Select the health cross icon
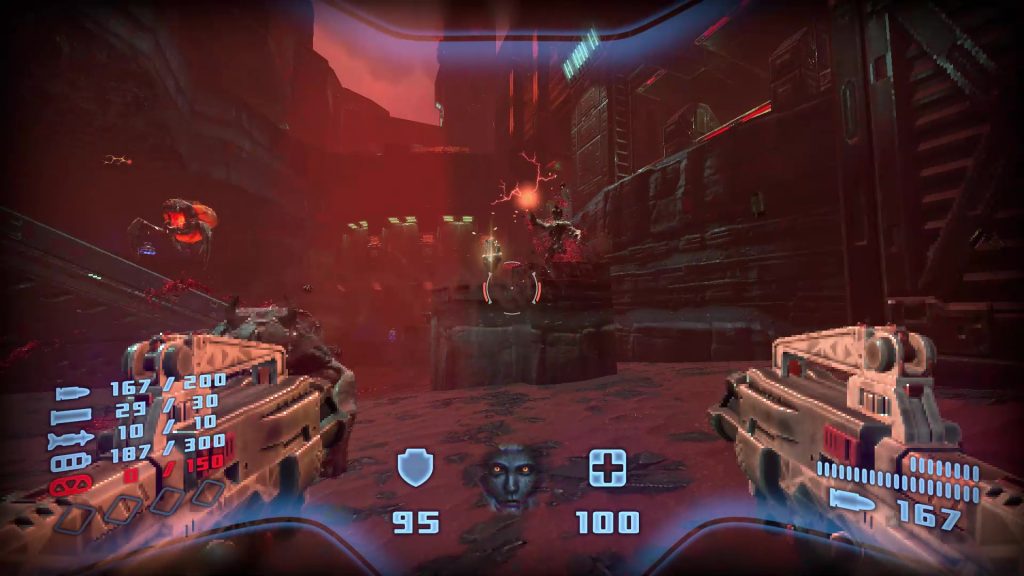The height and width of the screenshot is (576, 1024). (x=607, y=467)
